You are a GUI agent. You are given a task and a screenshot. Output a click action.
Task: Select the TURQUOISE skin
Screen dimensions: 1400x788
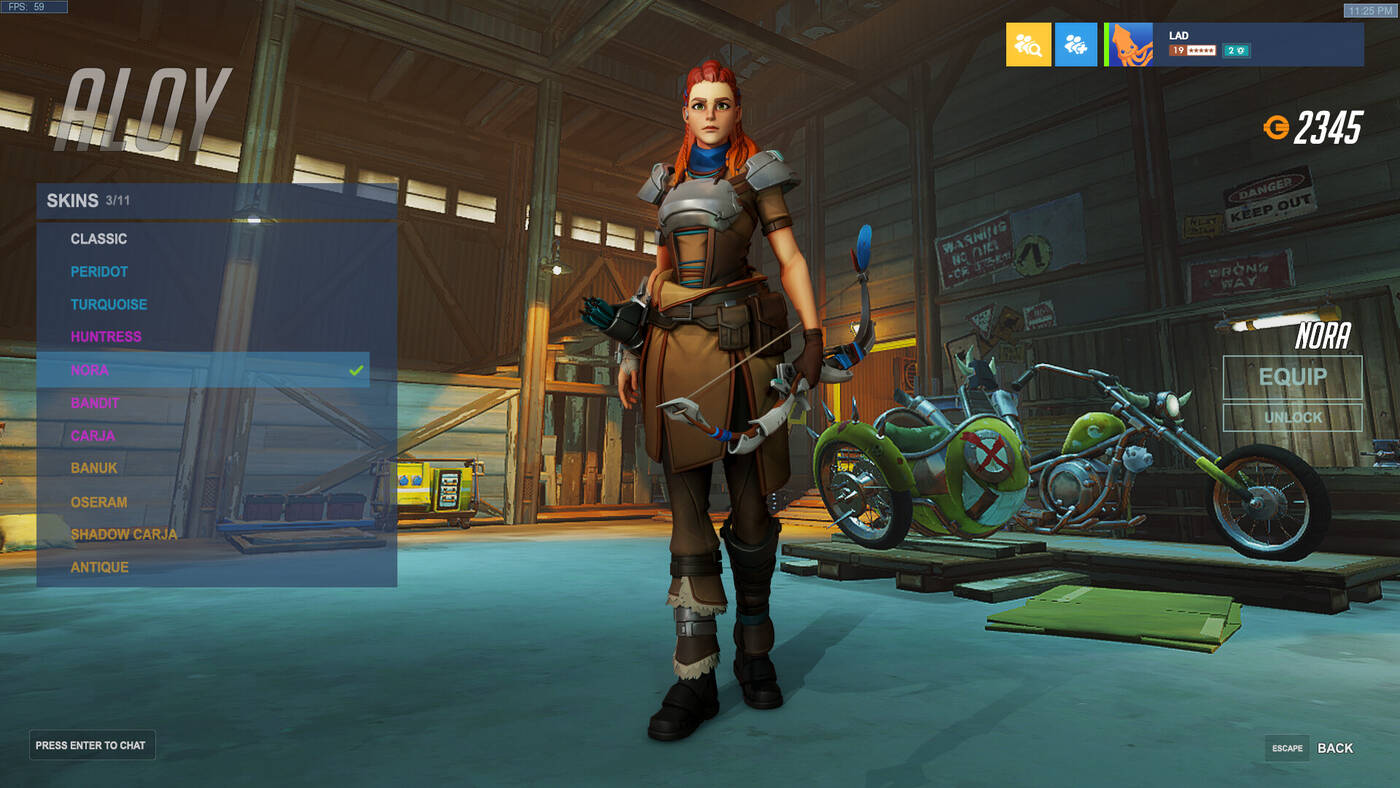click(x=108, y=304)
